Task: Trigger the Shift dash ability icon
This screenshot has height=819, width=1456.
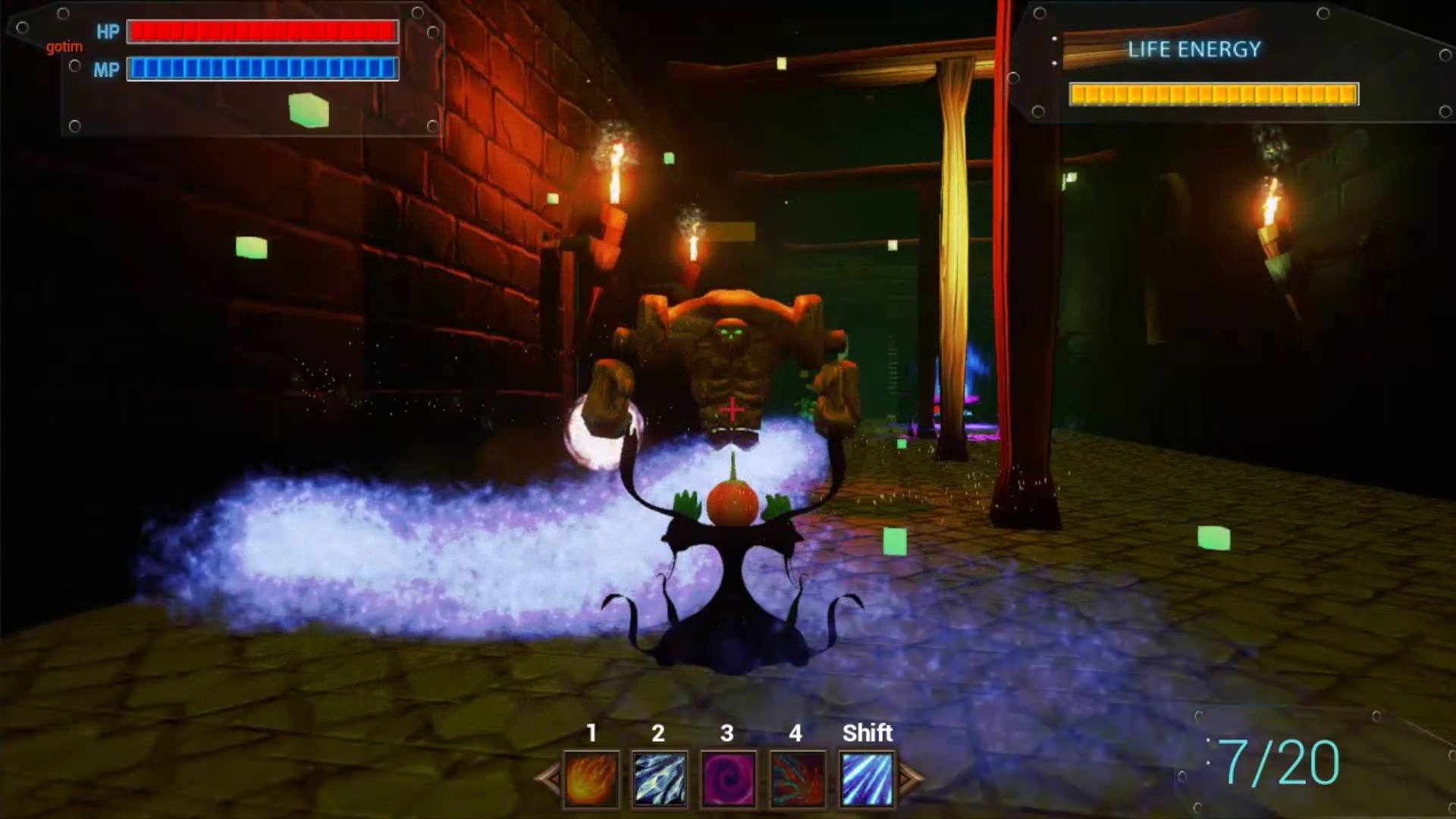Action: click(867, 777)
